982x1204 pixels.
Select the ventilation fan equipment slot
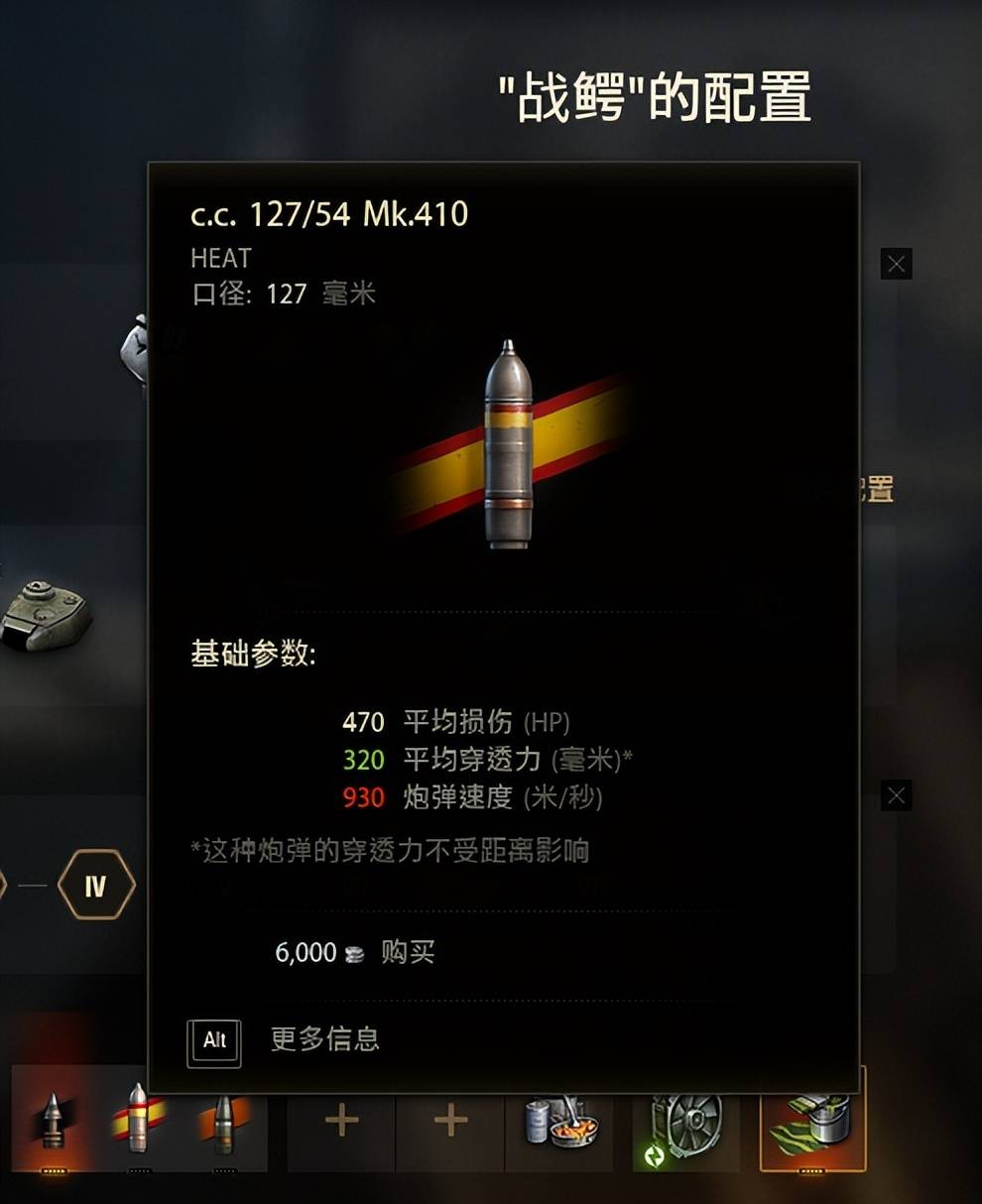tap(685, 1121)
